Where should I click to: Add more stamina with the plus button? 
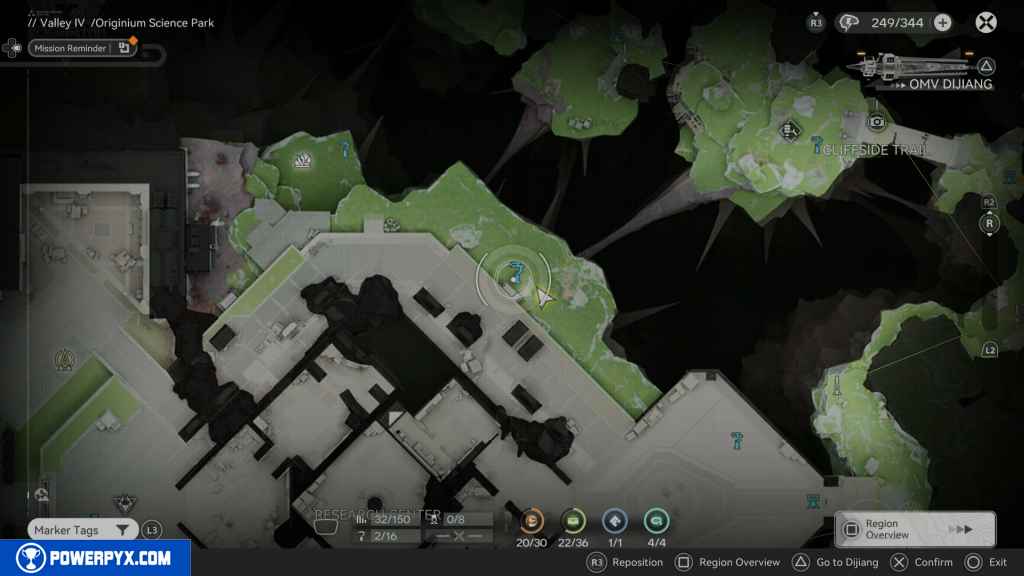pos(942,23)
